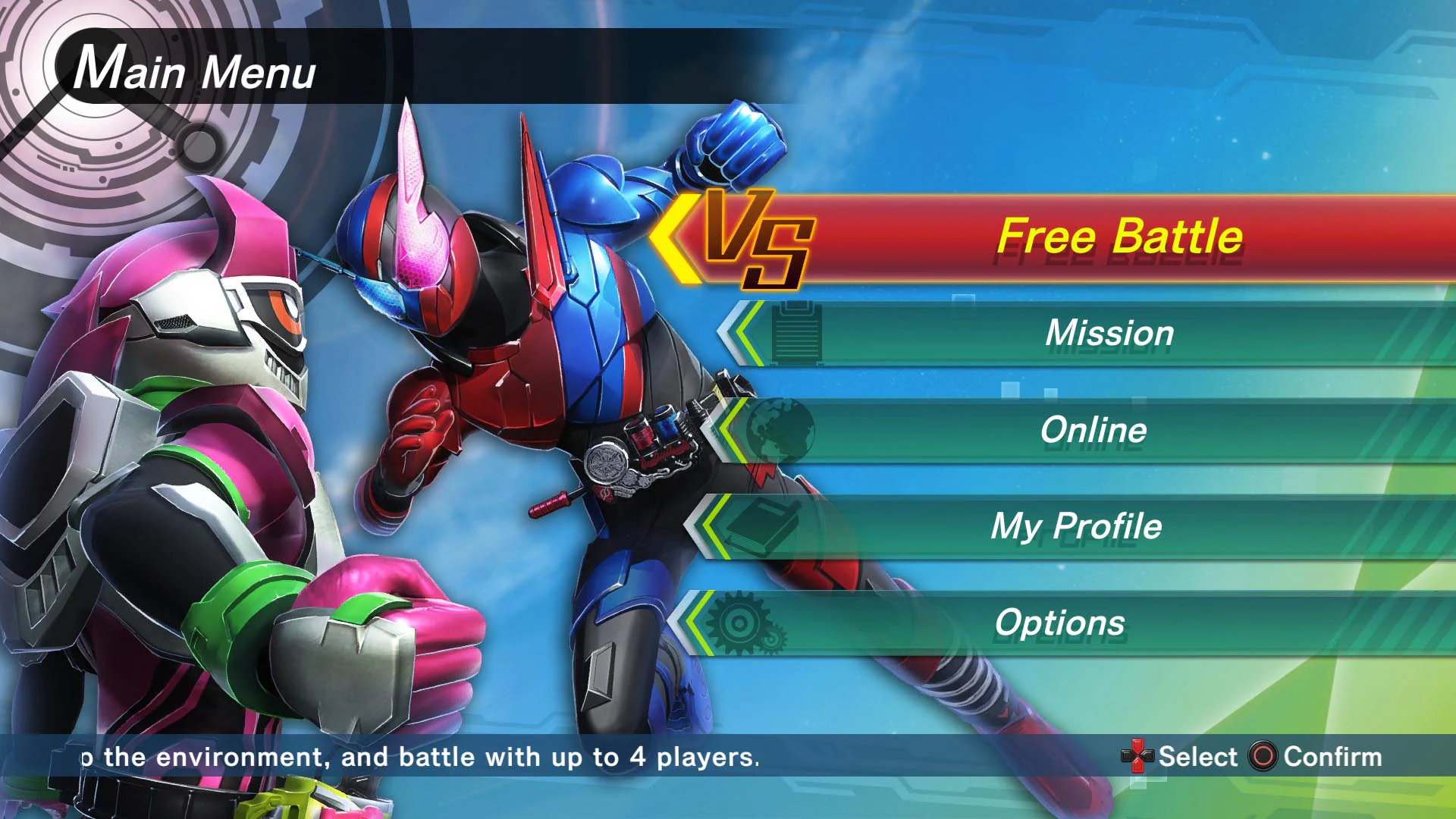
Task: Select the Mission menu entry
Action: 1107,334
